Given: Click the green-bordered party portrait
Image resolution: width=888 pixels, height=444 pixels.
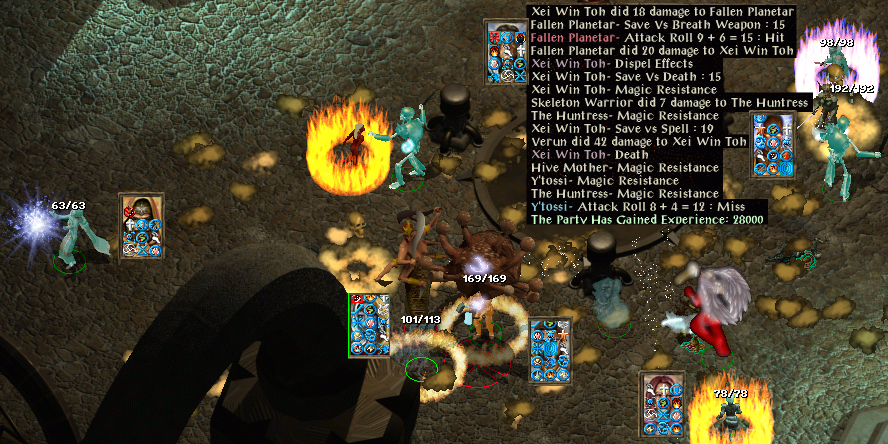Looking at the screenshot, I should coord(368,325).
